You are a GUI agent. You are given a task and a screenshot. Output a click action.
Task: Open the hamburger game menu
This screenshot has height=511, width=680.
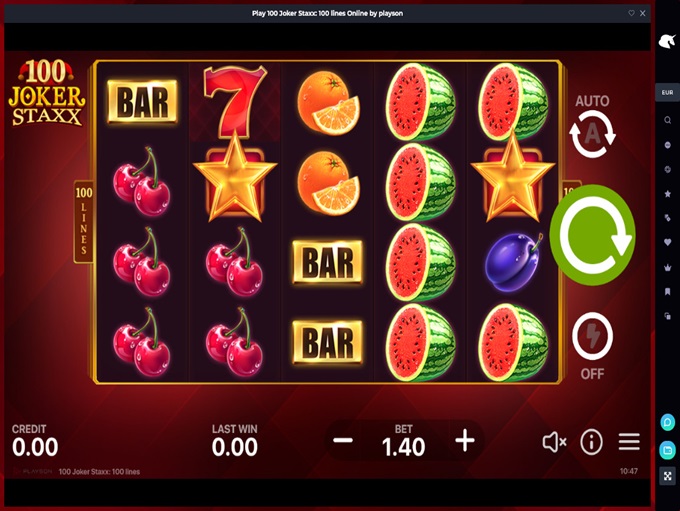pos(629,441)
